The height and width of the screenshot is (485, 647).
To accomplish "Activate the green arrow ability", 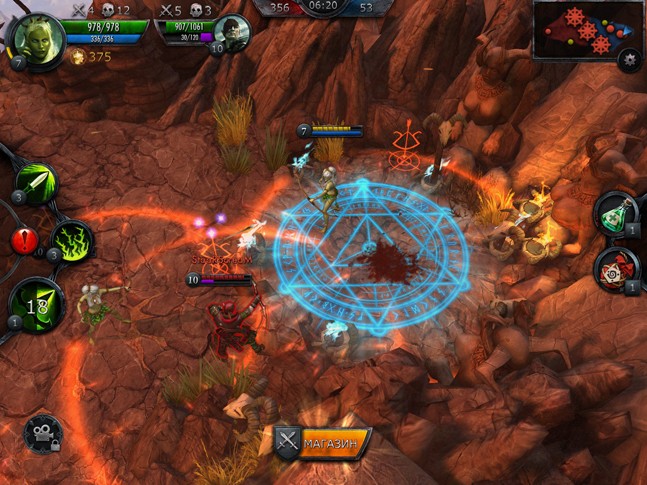I will (x=38, y=182).
